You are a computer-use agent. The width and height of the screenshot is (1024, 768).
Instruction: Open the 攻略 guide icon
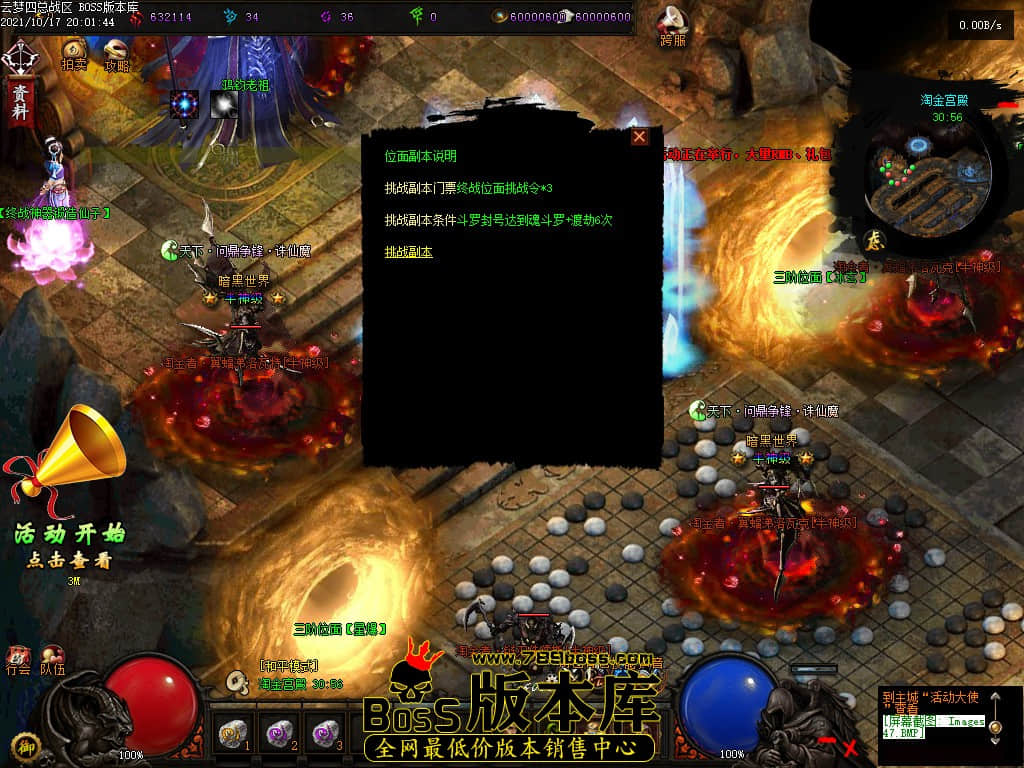coord(116,55)
